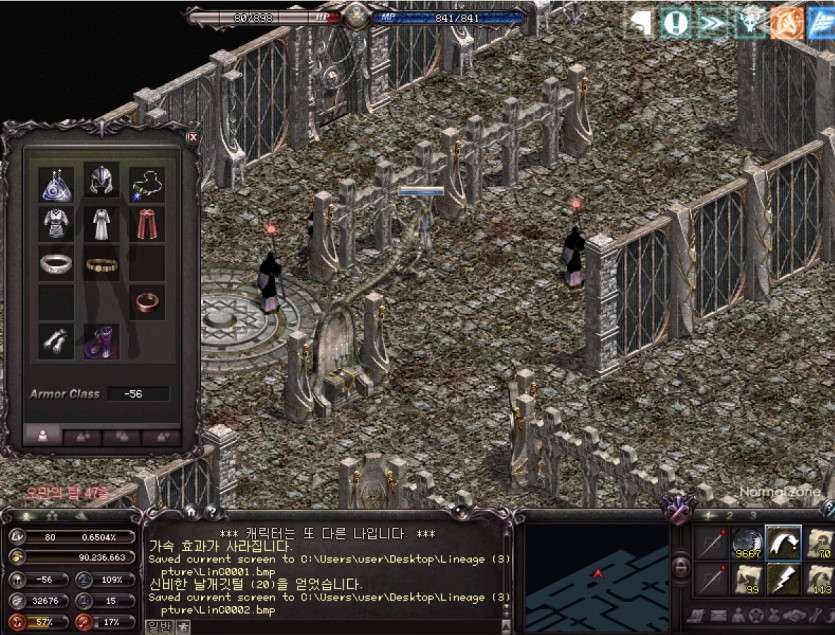Close the equipment window
Screen dimensions: 835x635
[x=192, y=138]
